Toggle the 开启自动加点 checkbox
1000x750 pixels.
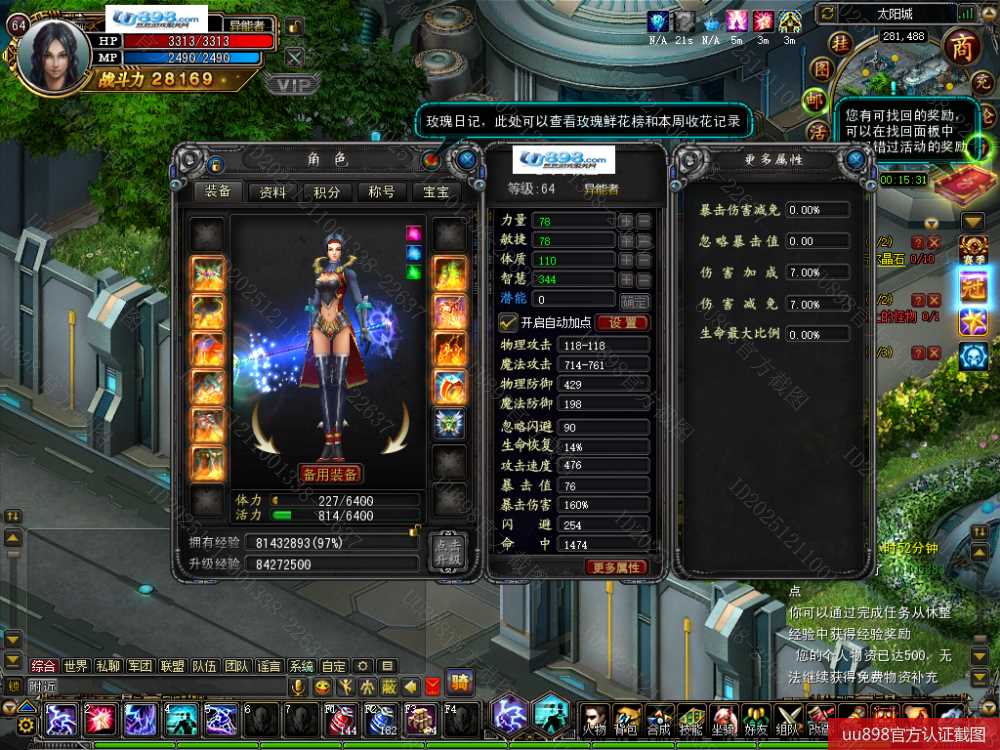tap(507, 322)
